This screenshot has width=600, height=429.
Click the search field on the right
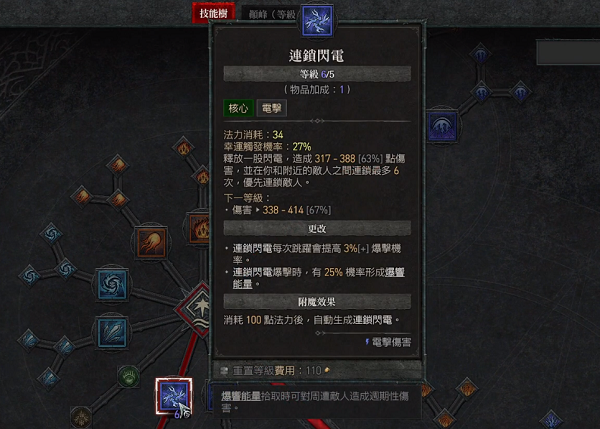click(x=567, y=51)
